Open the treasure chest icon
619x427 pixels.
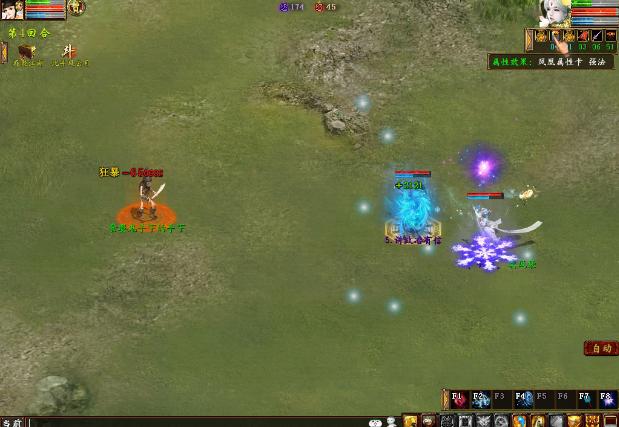coord(26,52)
